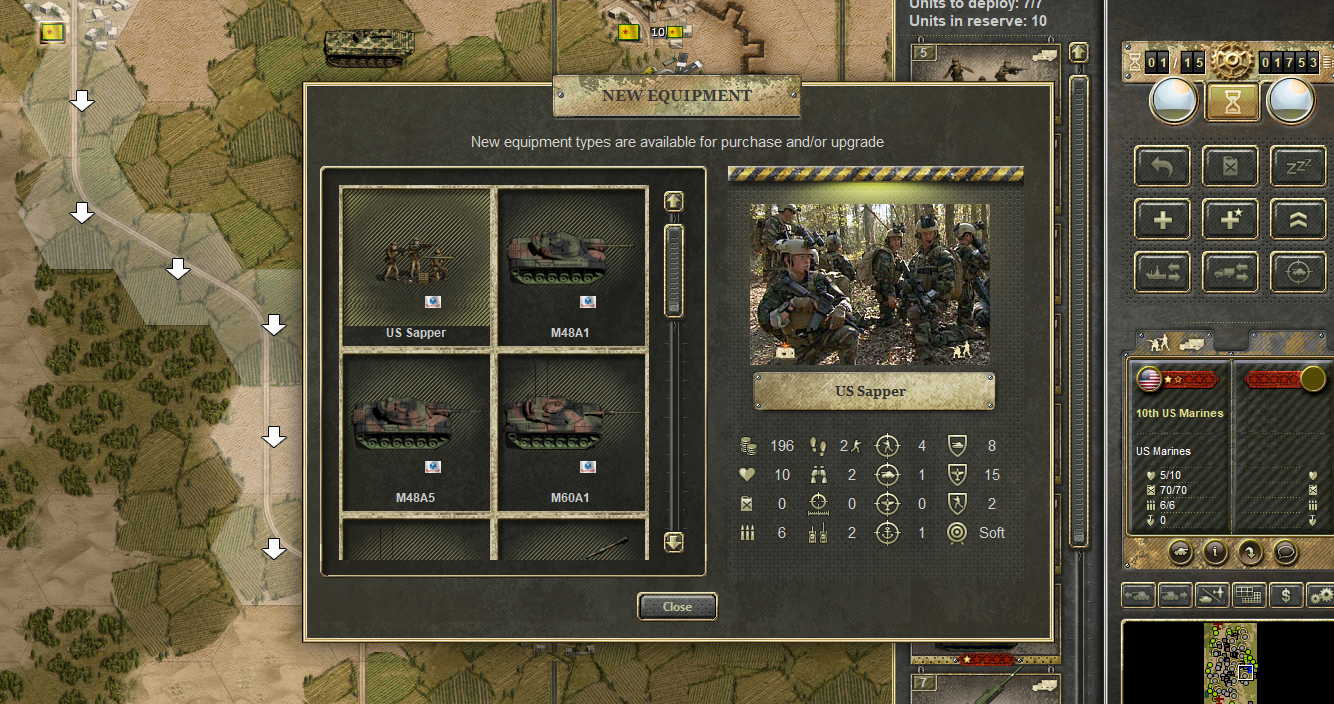Open the purchase screen dollar button

coord(1286,595)
